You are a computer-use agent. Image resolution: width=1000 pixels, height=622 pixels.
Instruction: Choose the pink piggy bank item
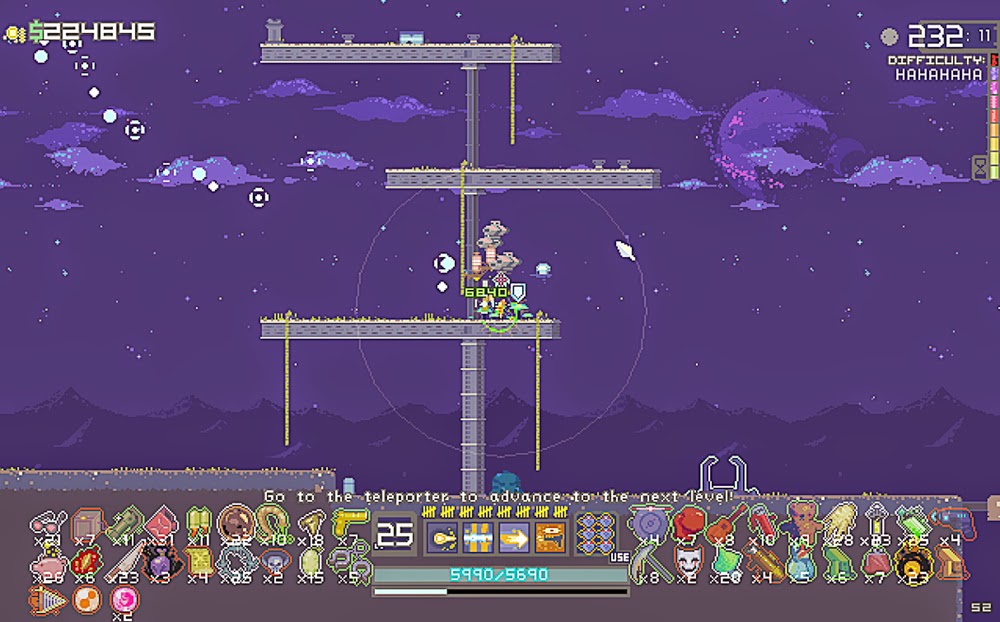[47, 565]
